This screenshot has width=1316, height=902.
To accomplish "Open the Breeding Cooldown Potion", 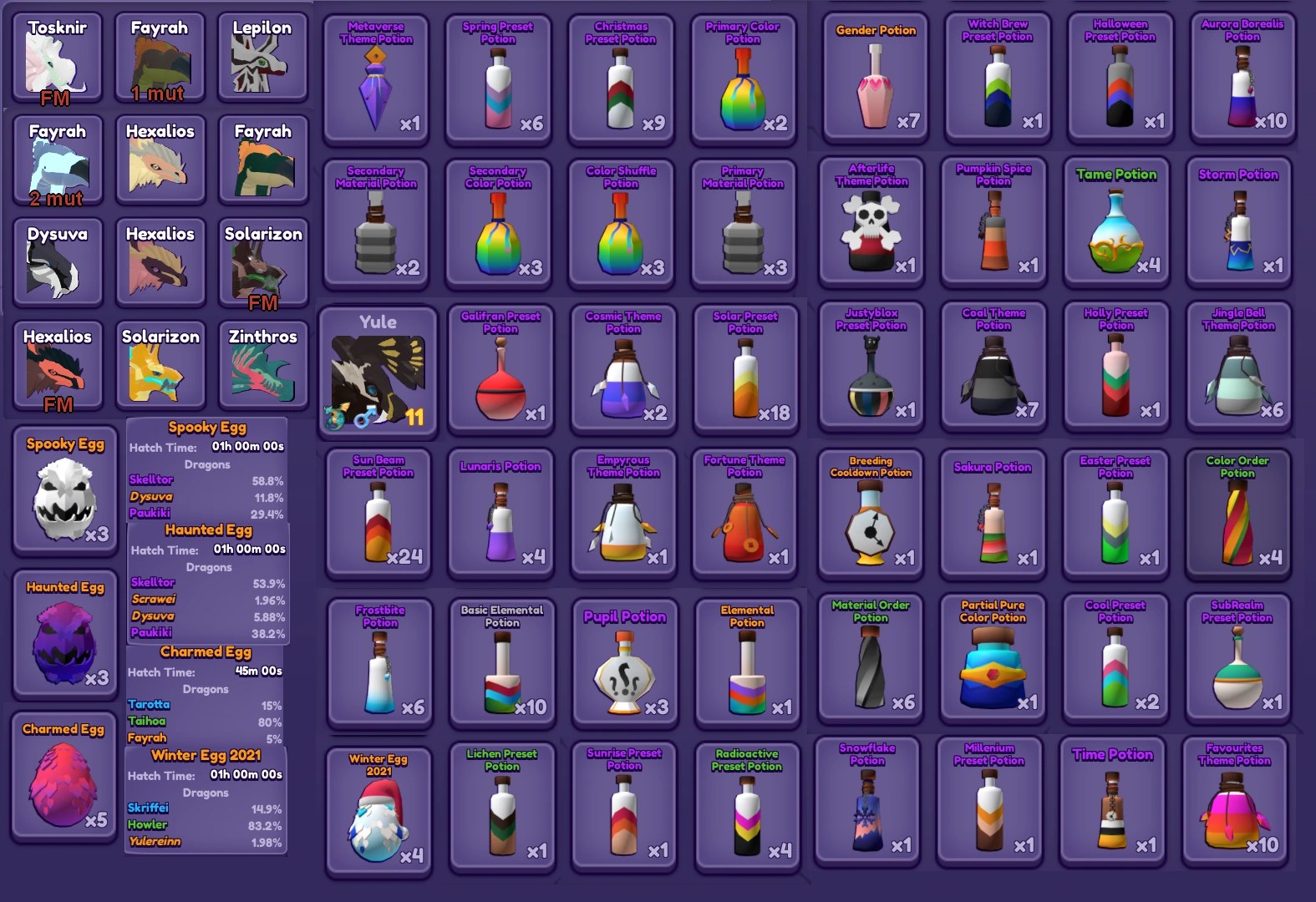I will tap(871, 514).
